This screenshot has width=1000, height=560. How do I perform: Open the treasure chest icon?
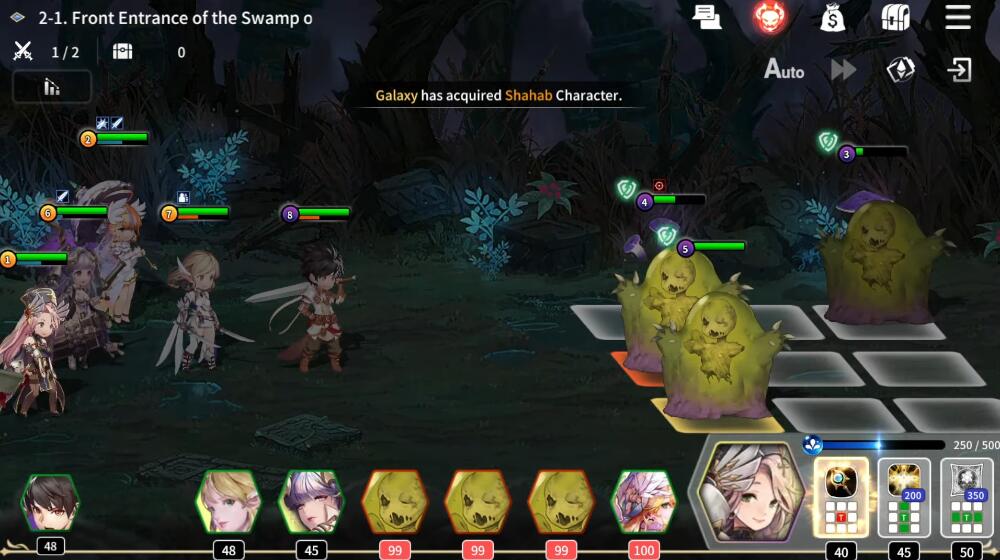(895, 17)
